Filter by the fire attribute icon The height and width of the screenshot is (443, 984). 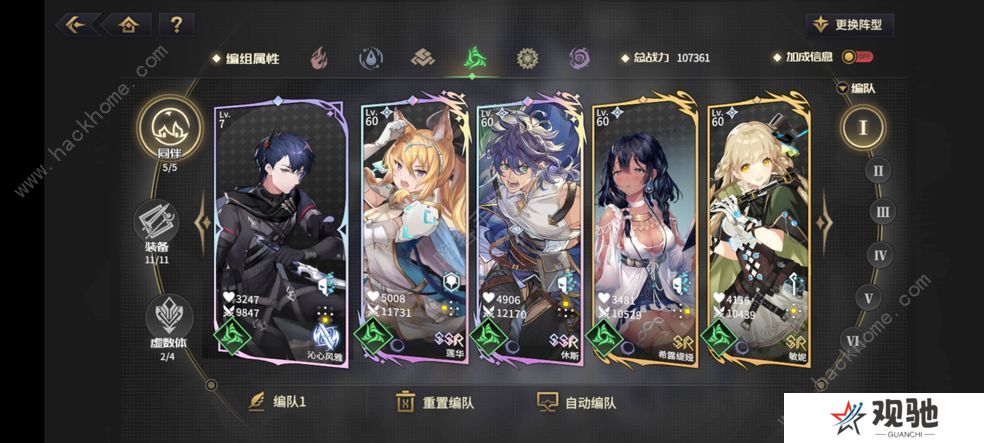[x=318, y=58]
